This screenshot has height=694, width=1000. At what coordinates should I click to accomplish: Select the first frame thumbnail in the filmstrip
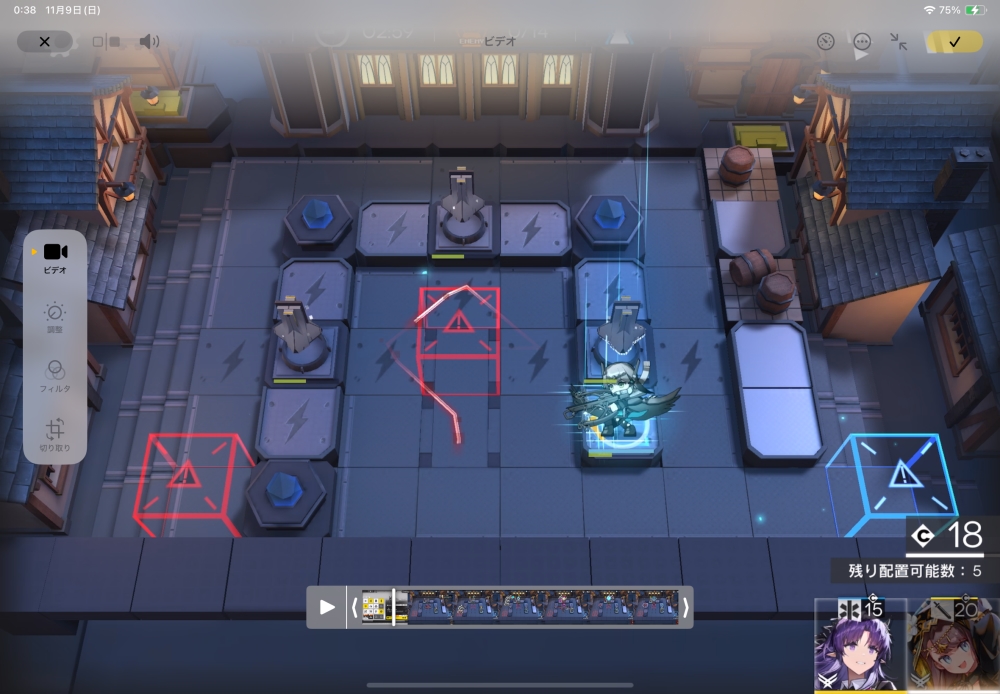[376, 607]
